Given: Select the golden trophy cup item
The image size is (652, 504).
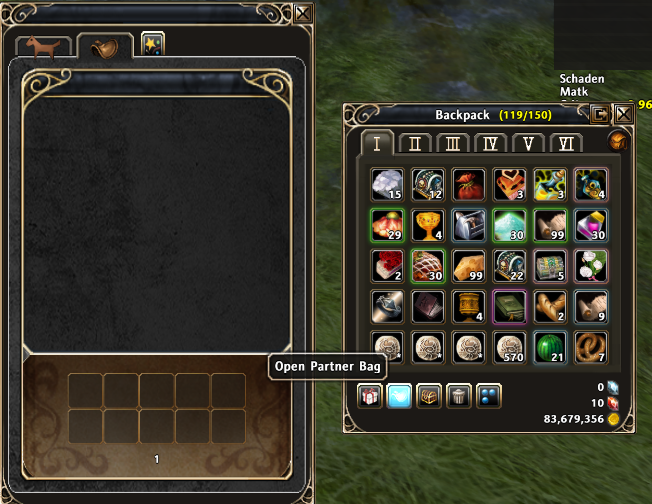Looking at the screenshot, I should coord(427,224).
